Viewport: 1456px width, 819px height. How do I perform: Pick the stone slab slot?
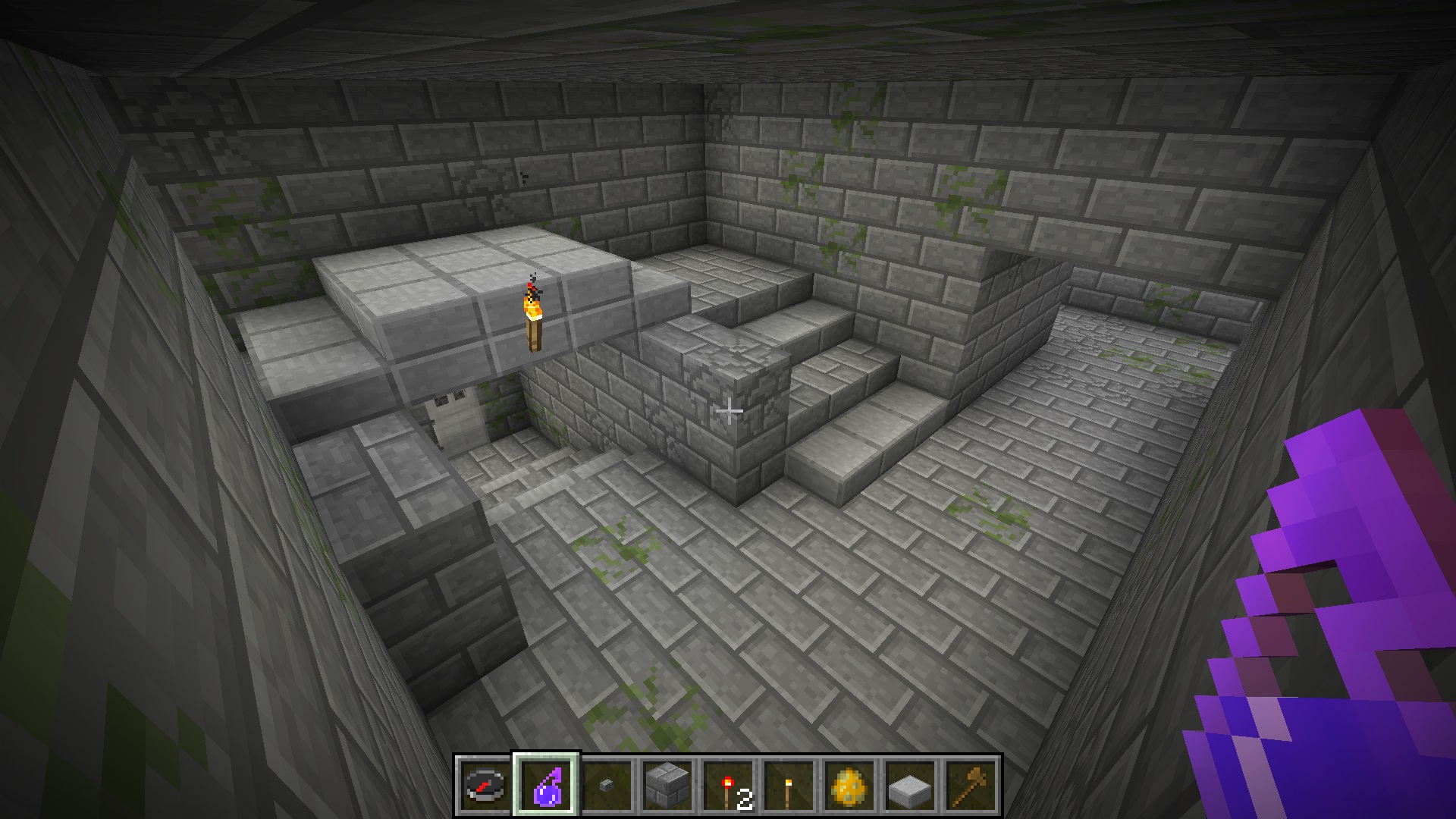click(x=910, y=786)
